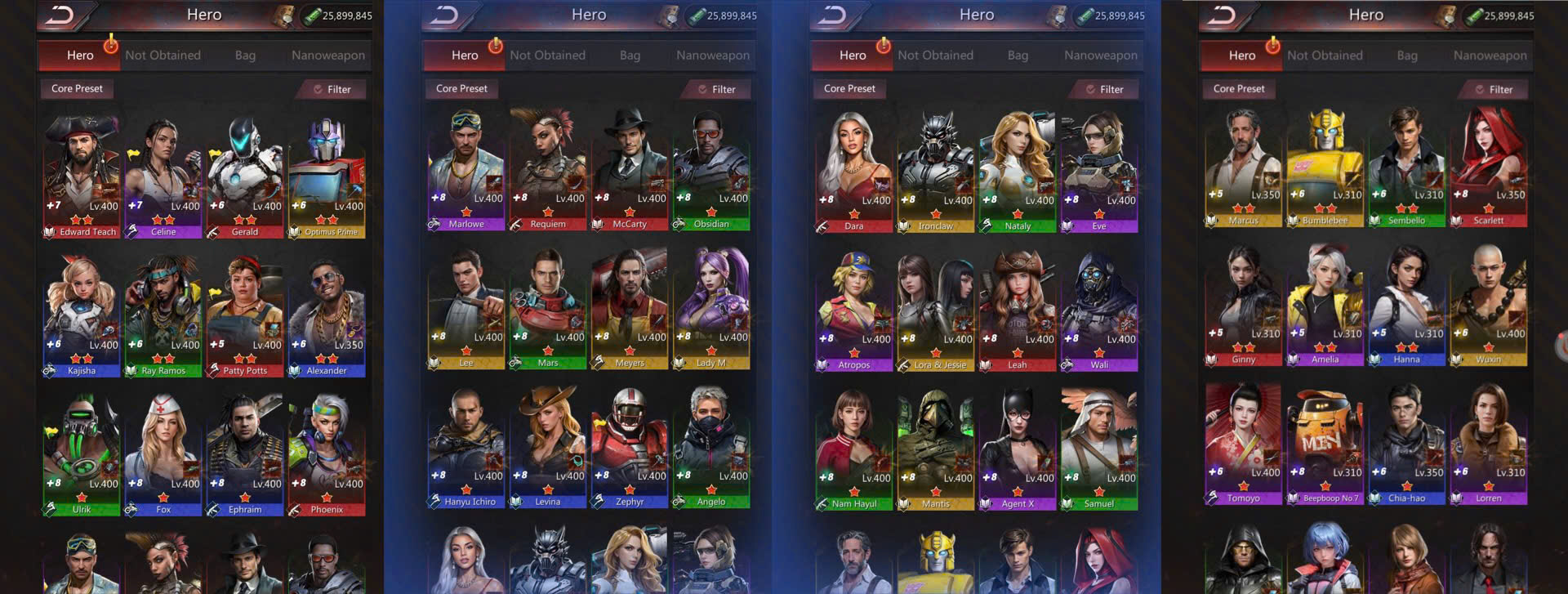Select the Lora & Jessie hero card
This screenshot has height=594, width=1568.
point(936,306)
